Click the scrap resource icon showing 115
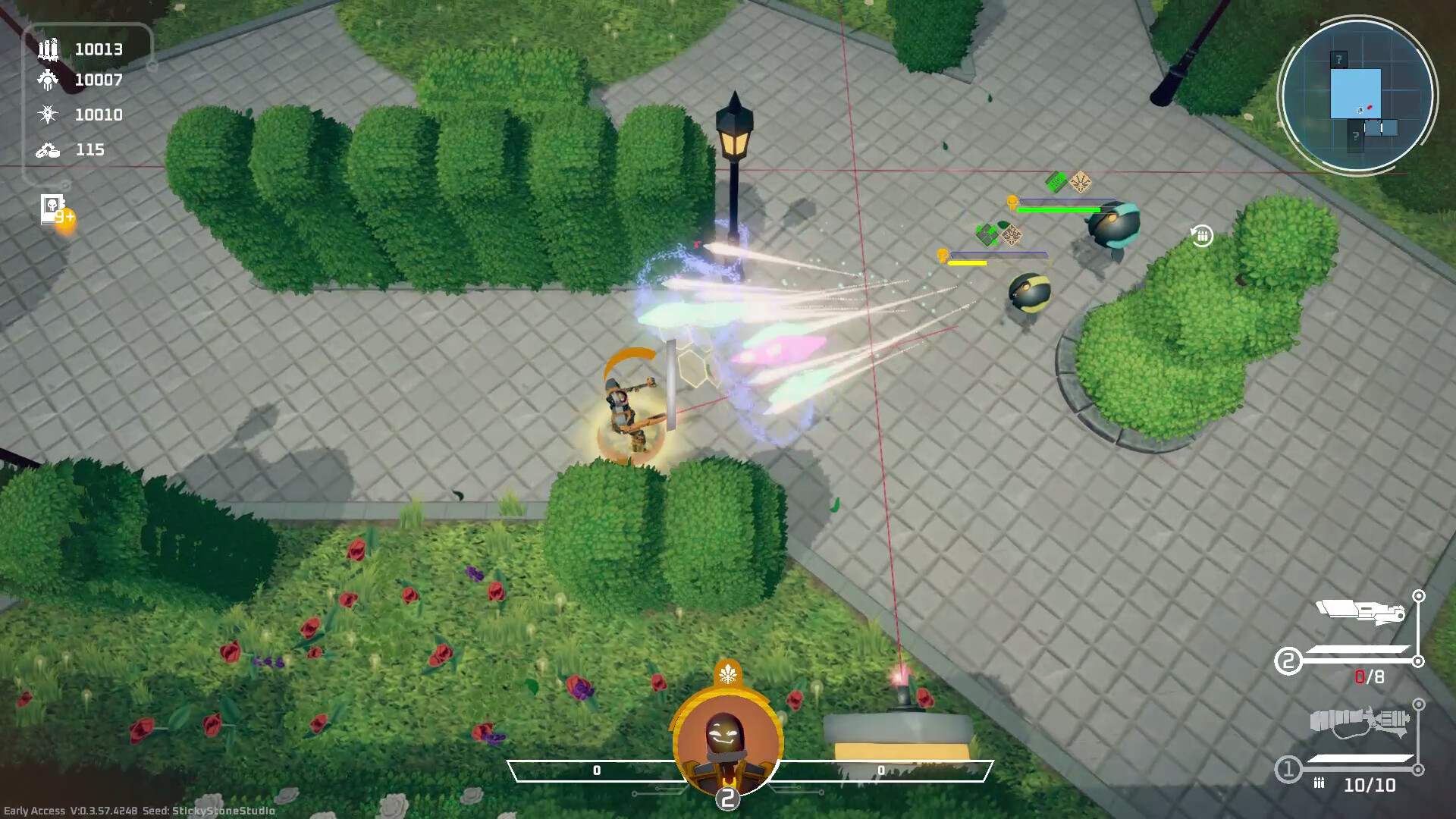 tap(49, 149)
